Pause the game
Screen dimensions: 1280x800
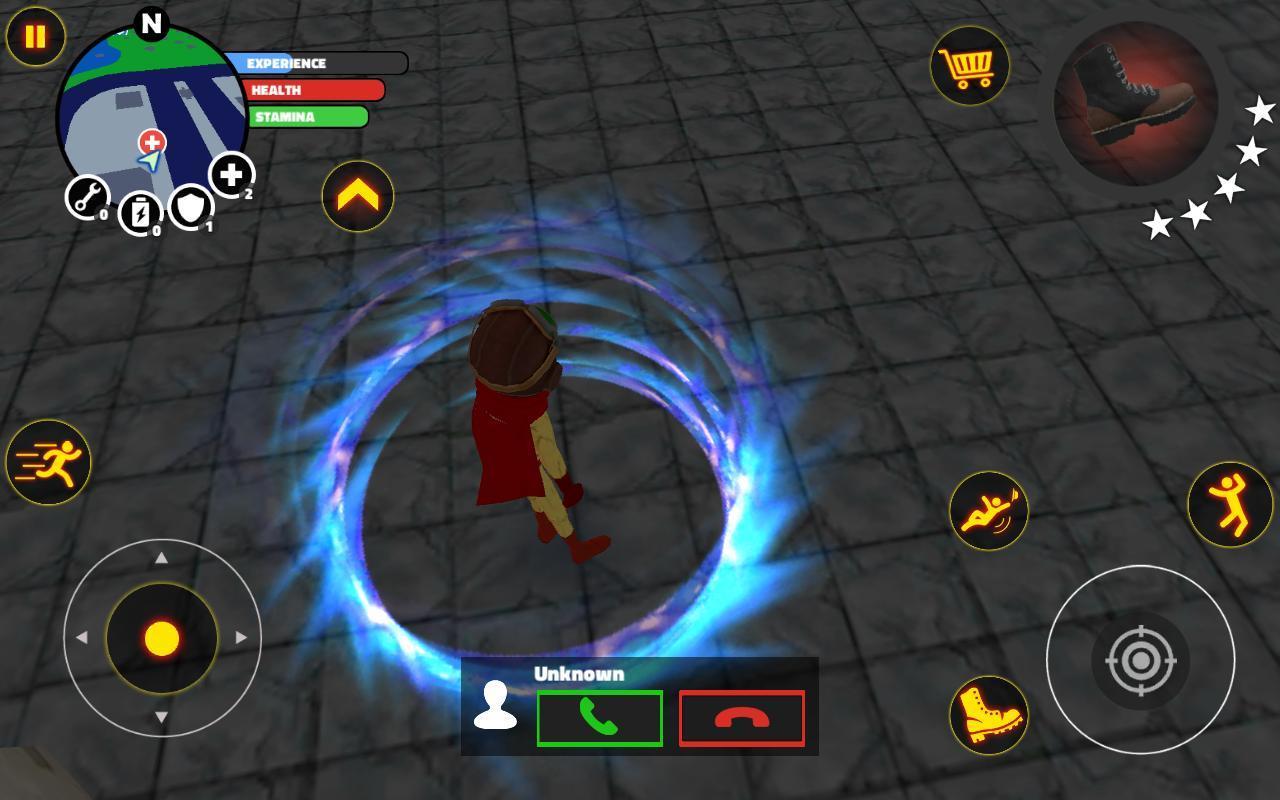pos(35,38)
